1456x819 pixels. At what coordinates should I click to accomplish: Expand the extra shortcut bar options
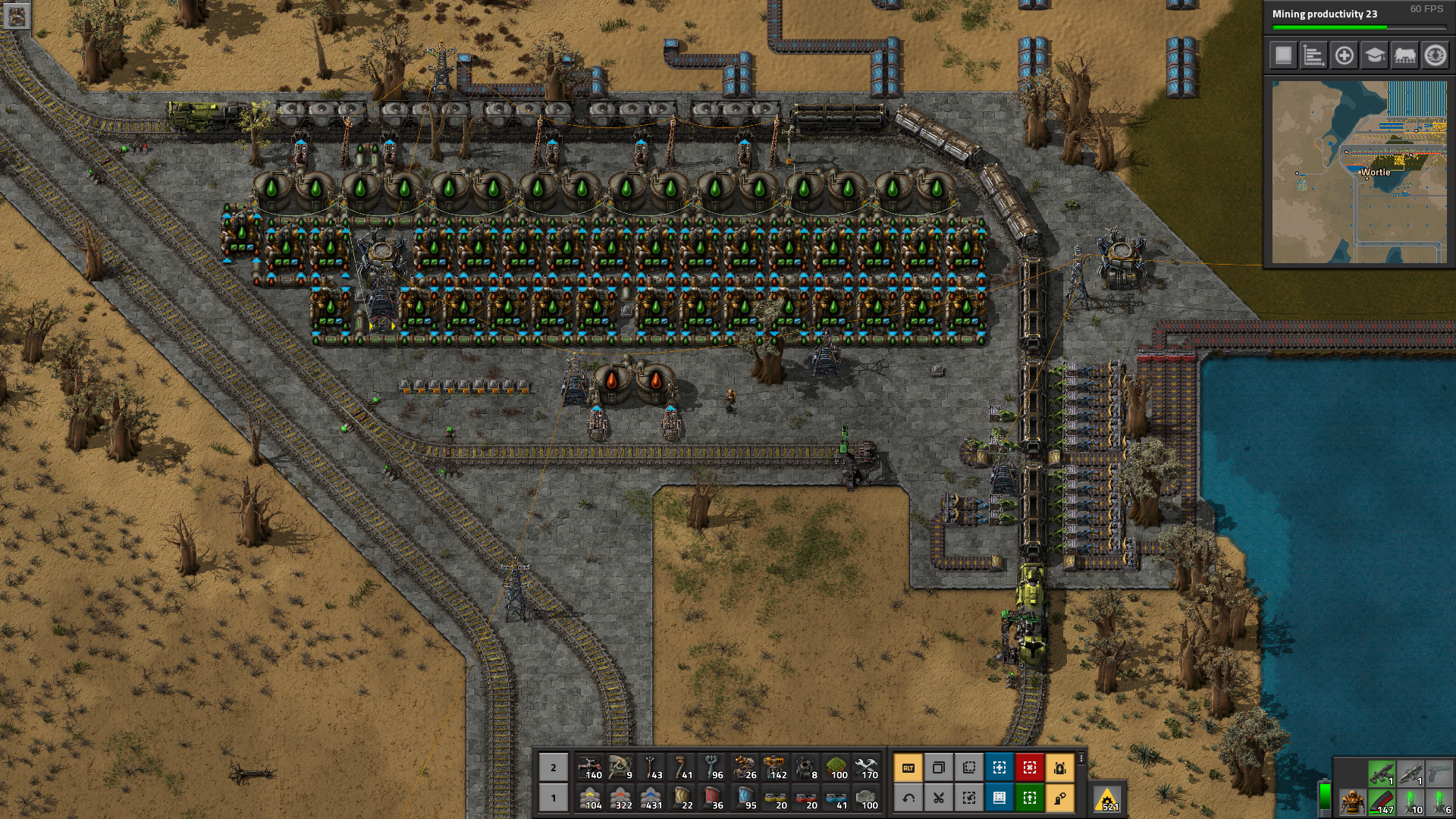coord(1081,758)
